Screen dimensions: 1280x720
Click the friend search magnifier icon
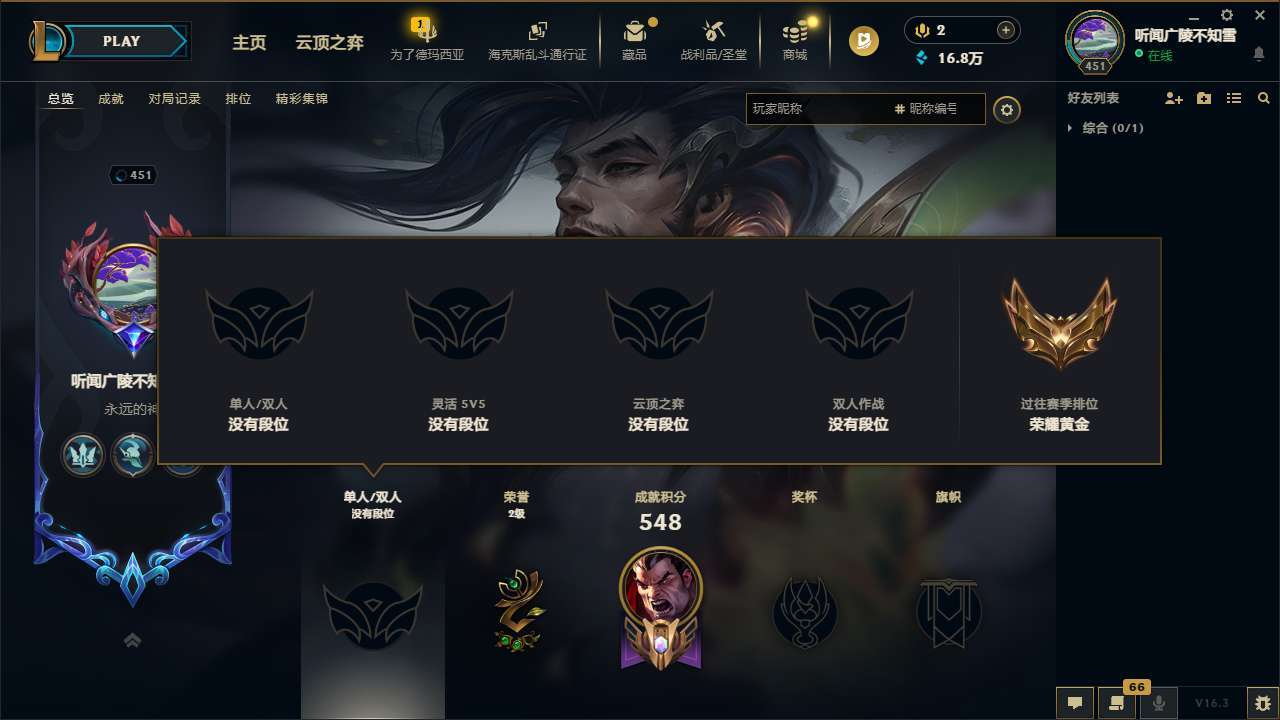coord(1263,98)
